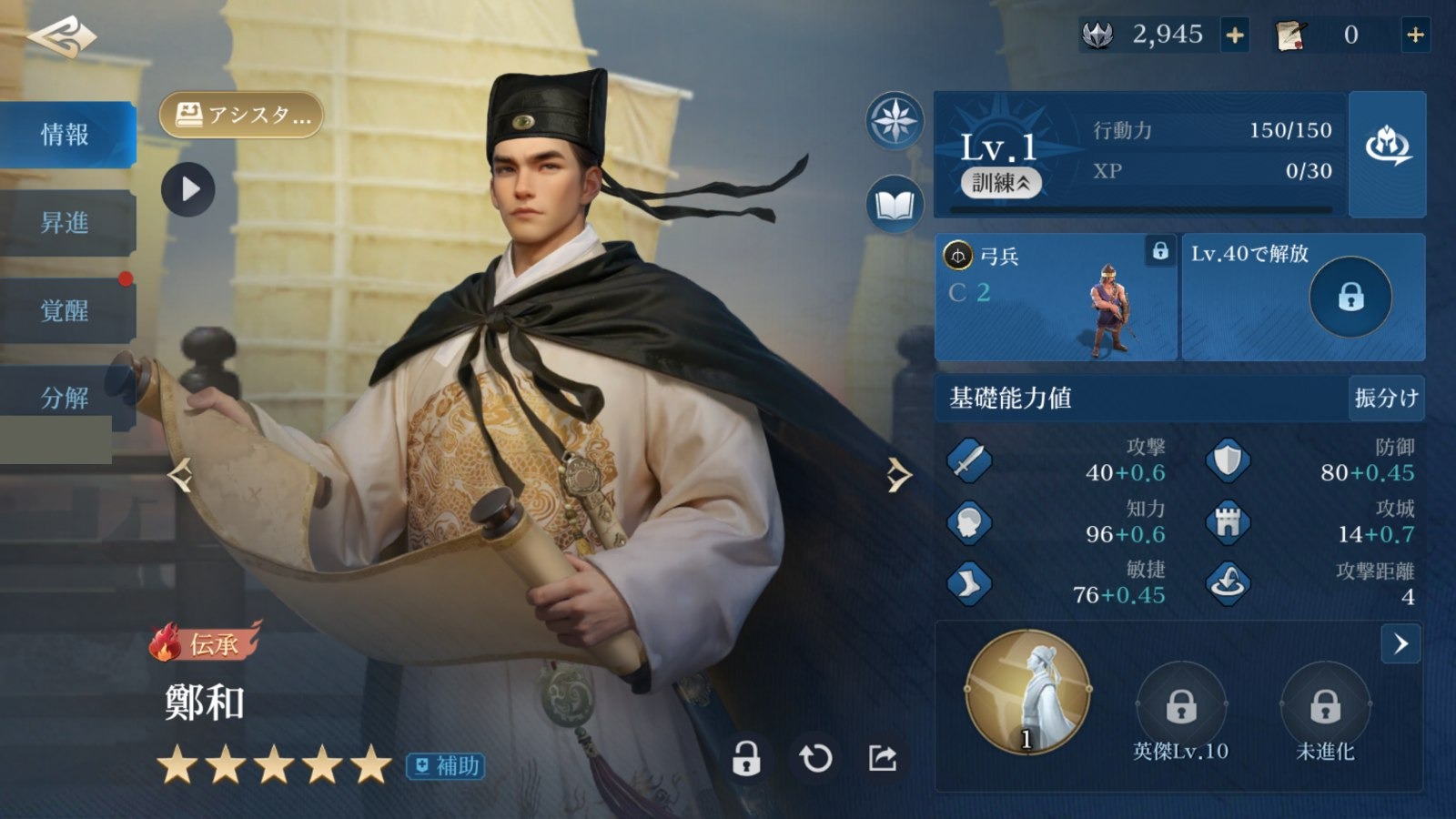This screenshot has width=1456, height=819.
Task: Share the hero via the share icon
Action: [883, 758]
